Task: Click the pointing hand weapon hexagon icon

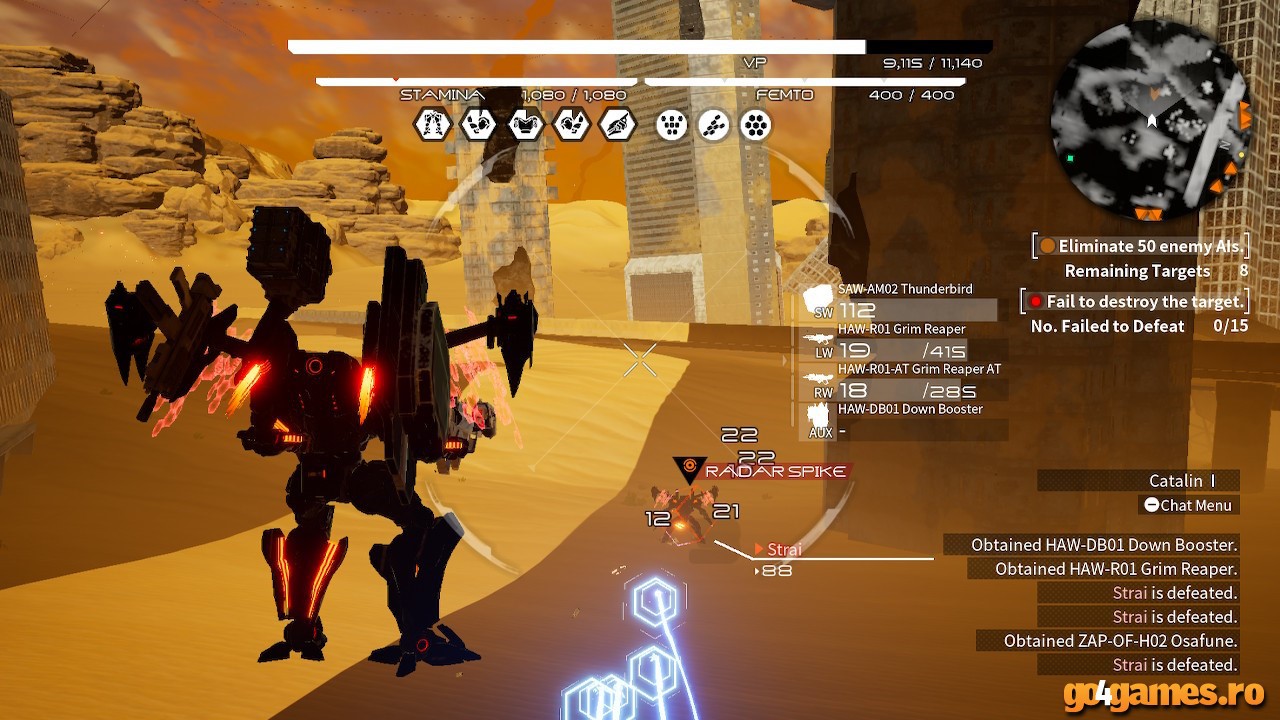Action: 617,125
